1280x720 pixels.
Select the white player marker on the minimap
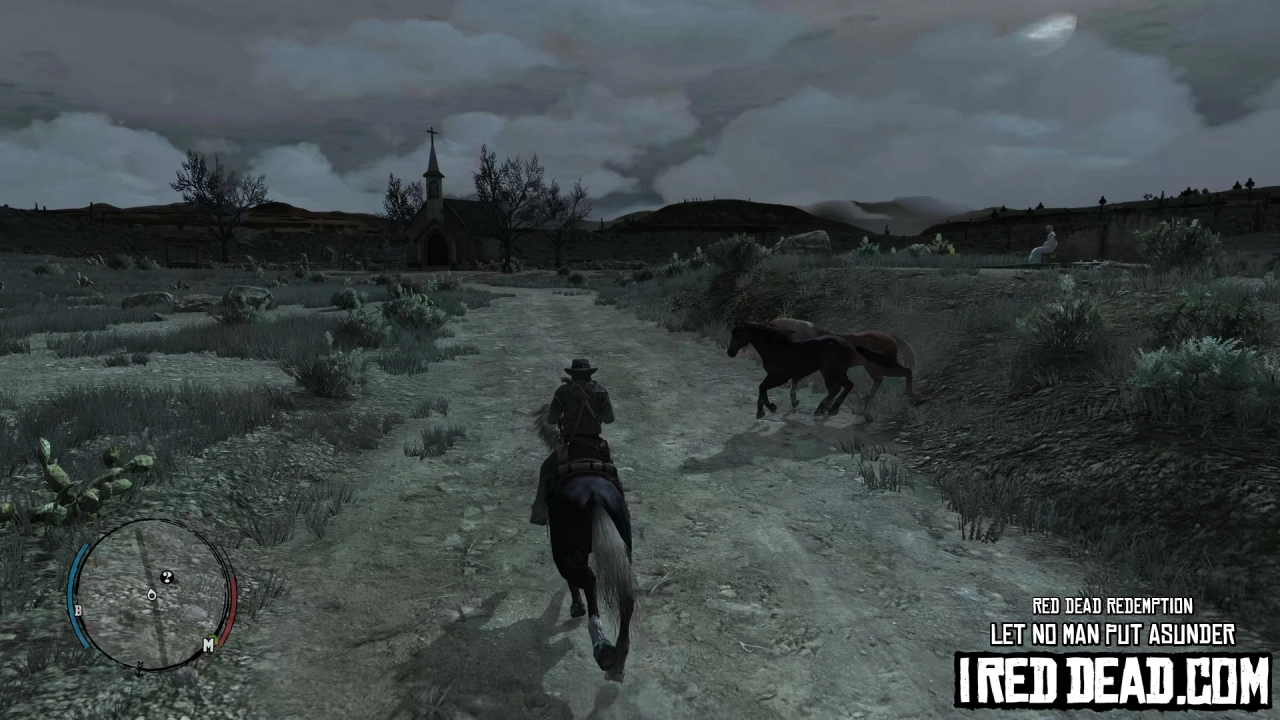tap(151, 594)
